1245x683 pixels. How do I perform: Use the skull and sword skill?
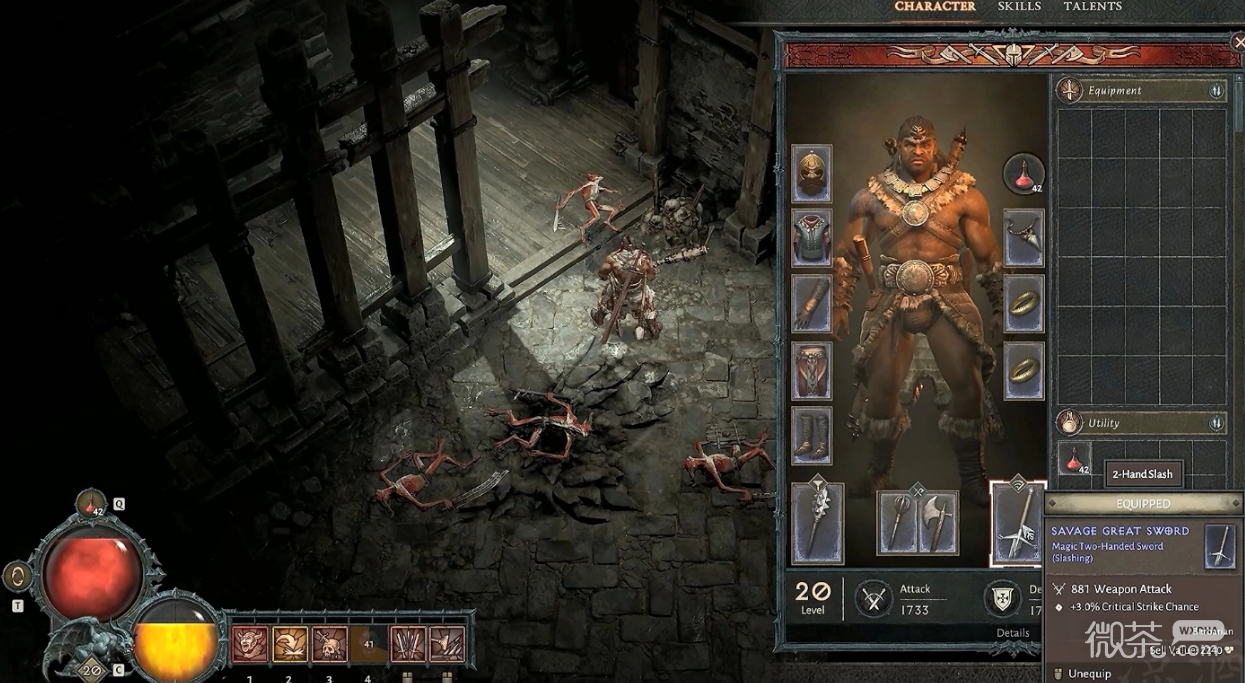click(329, 645)
